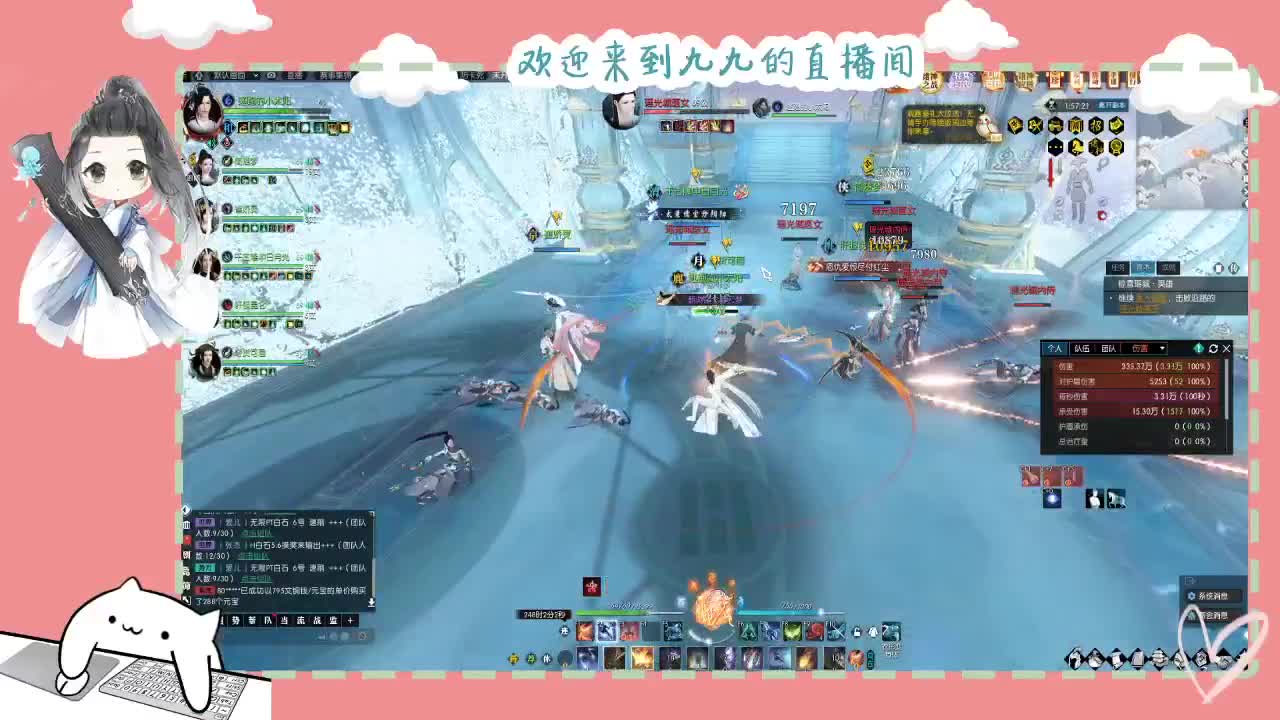Click the magnifier icon below the hex menu
This screenshot has height=720, width=1280.
1104,163
